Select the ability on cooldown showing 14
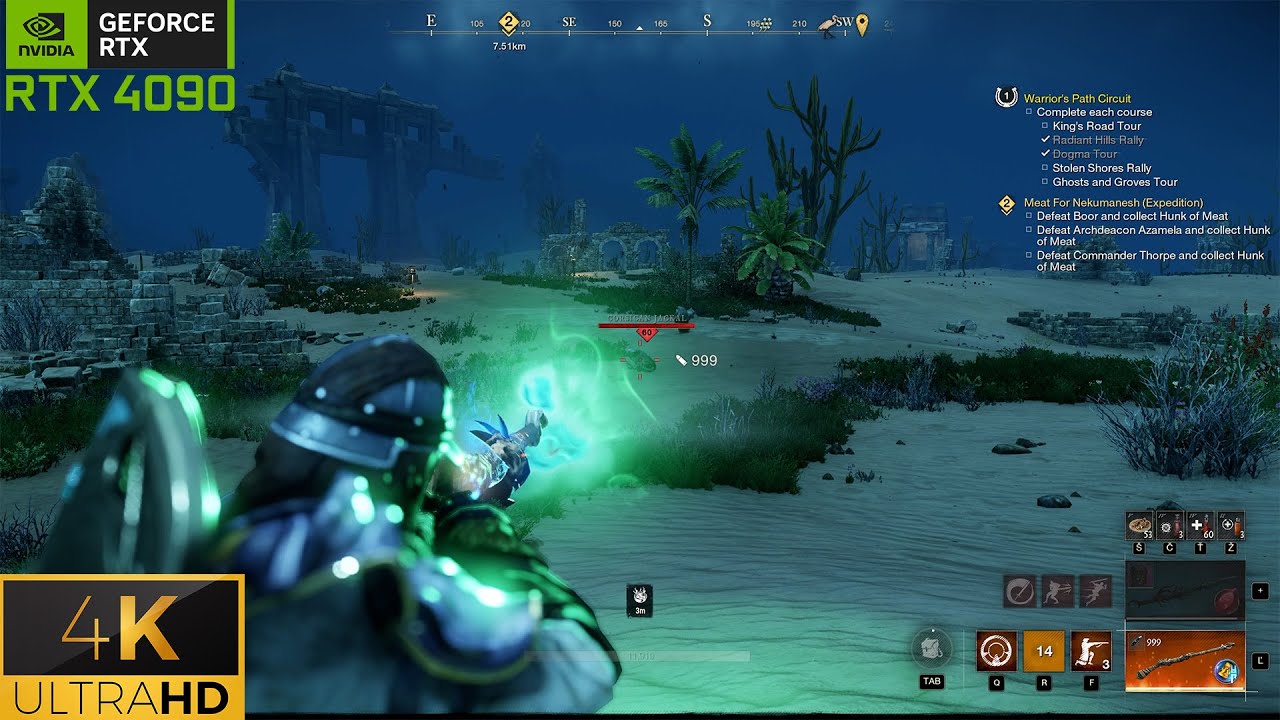This screenshot has height=720, width=1280. click(1043, 651)
